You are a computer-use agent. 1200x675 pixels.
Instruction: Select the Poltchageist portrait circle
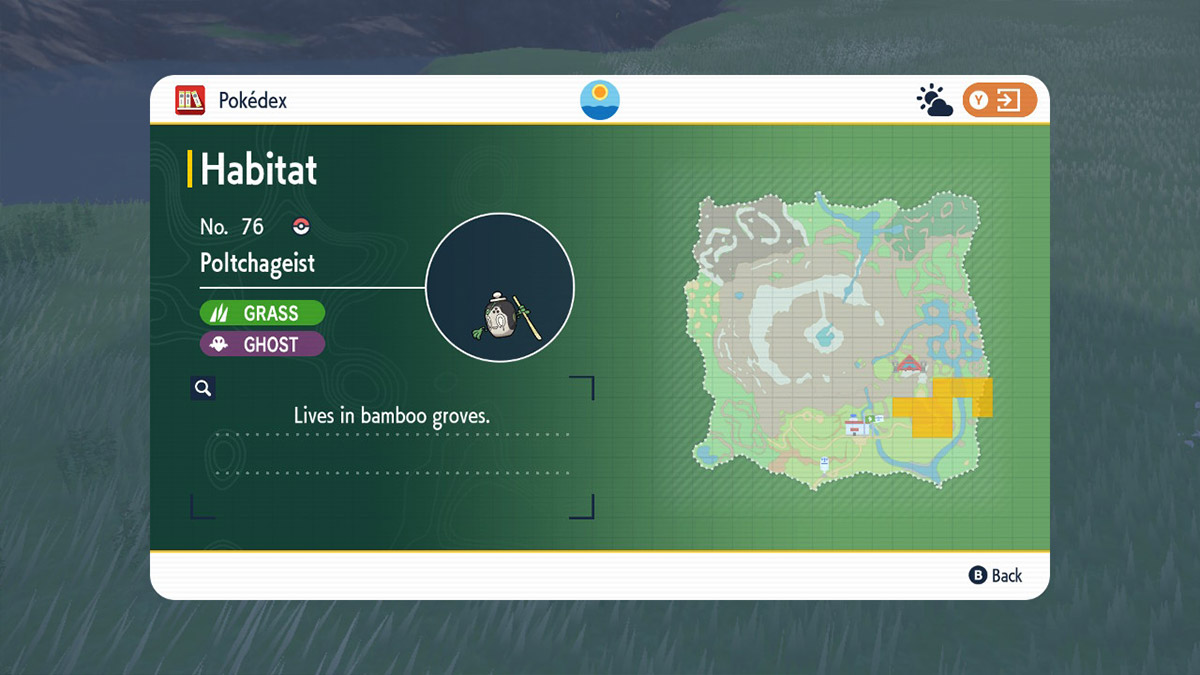500,287
